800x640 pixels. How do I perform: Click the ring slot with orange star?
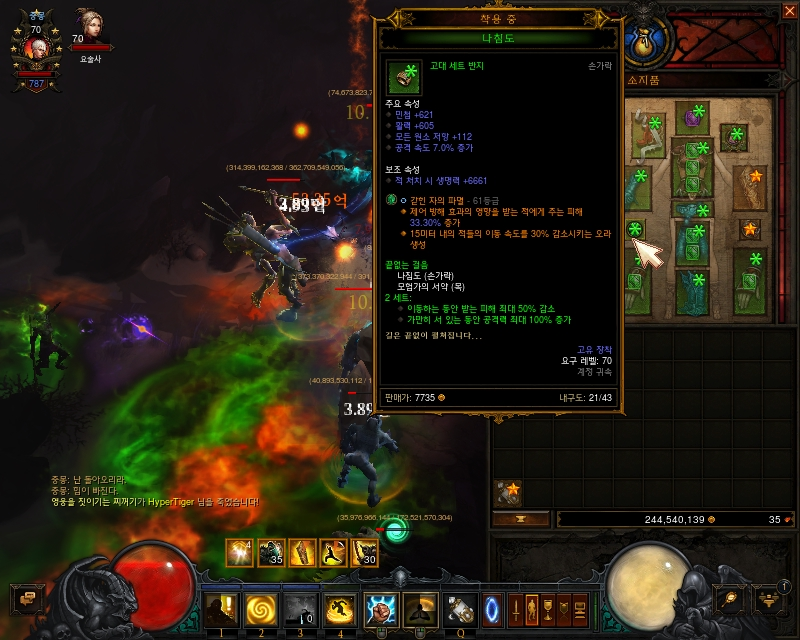click(x=750, y=230)
